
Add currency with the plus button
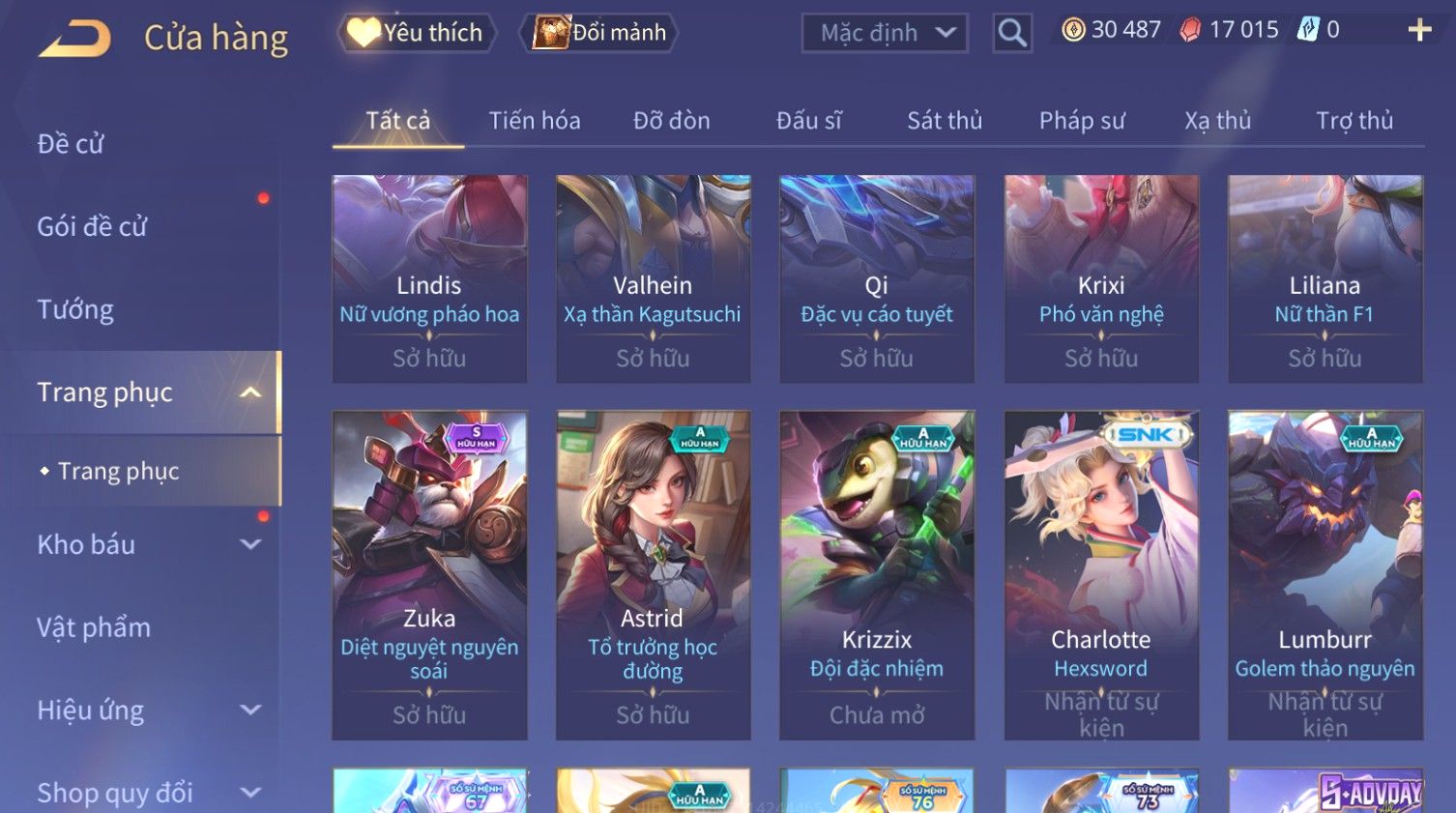[x=1419, y=30]
